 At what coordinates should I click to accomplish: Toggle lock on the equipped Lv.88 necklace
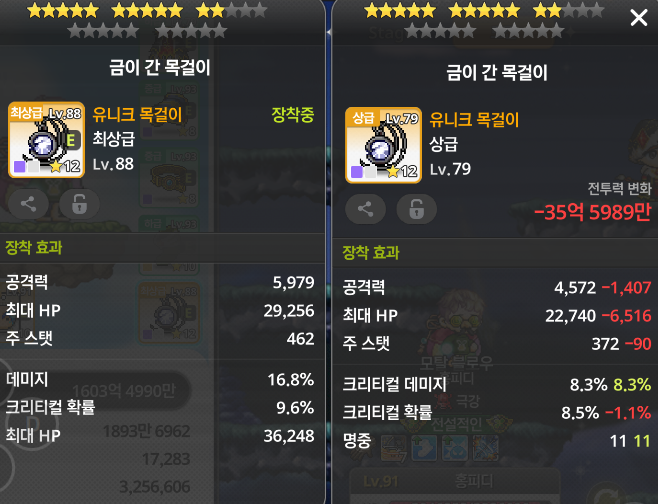79,204
